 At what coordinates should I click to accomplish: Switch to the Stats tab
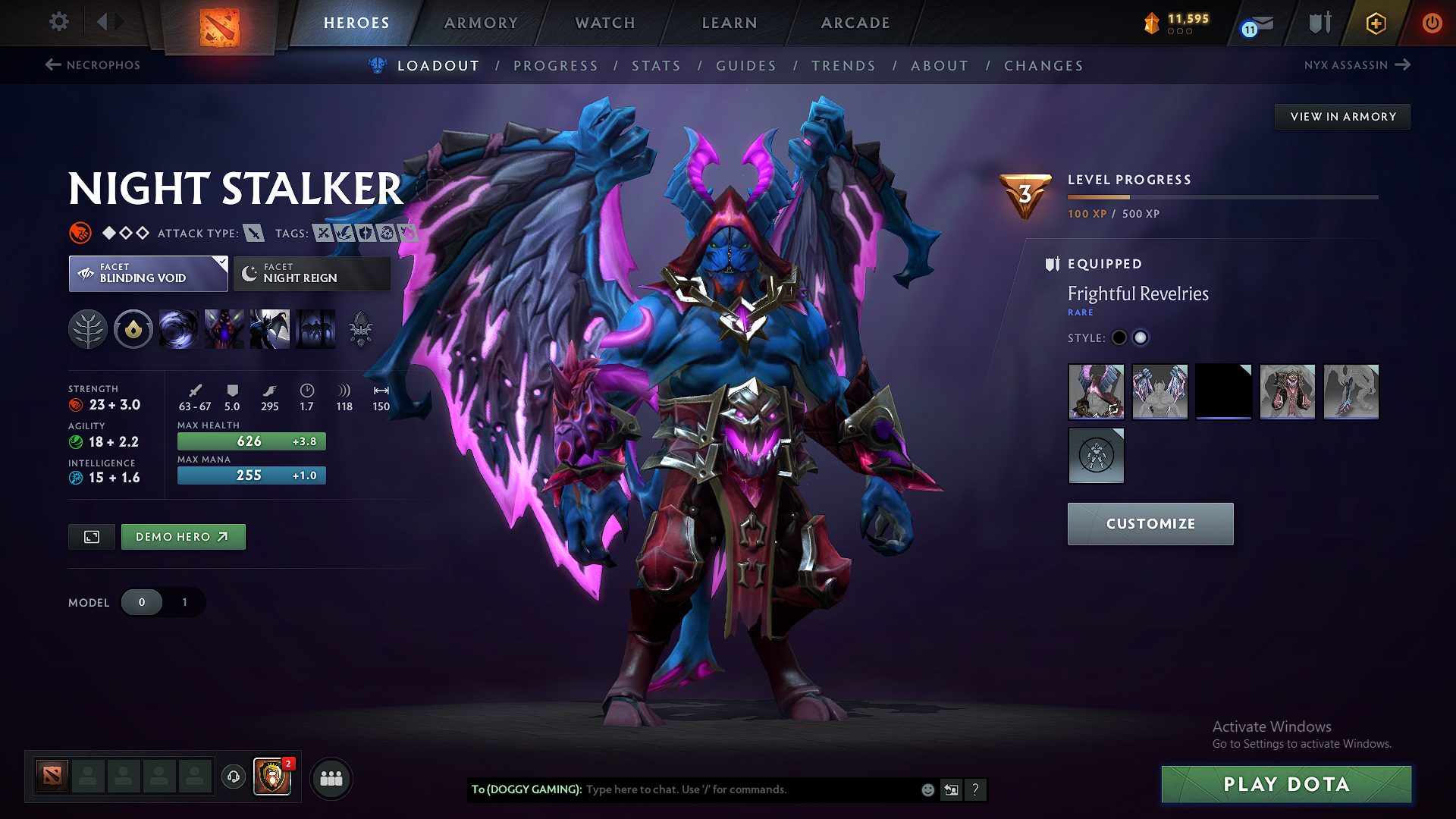pyautogui.click(x=657, y=66)
